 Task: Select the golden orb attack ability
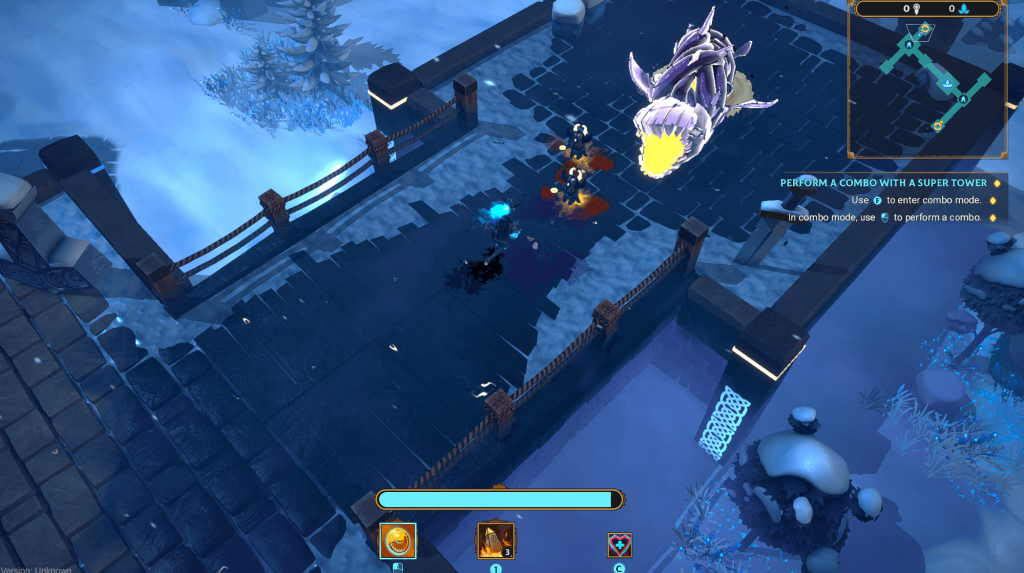coord(398,541)
